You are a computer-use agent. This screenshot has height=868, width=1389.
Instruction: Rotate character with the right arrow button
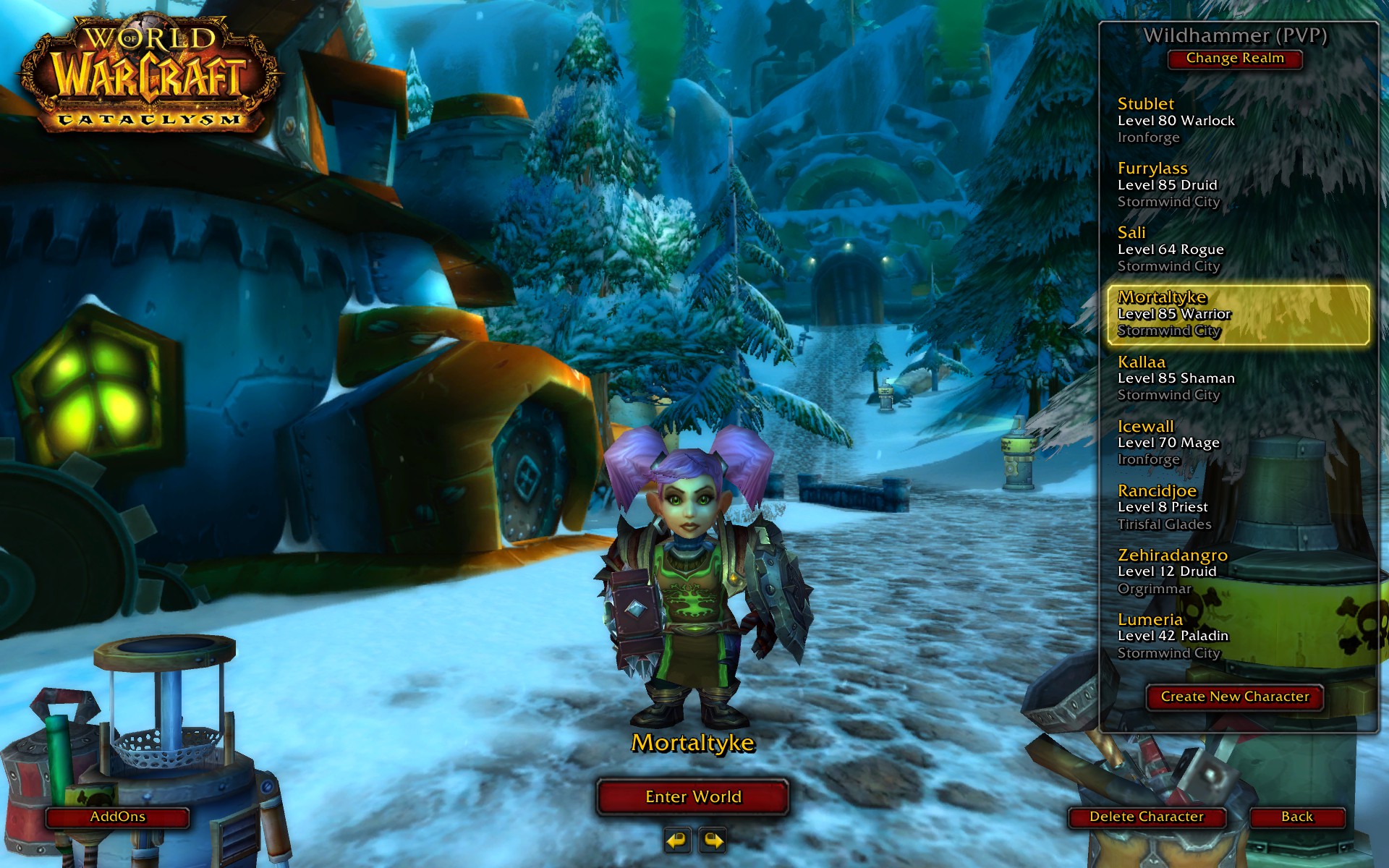pos(713,840)
